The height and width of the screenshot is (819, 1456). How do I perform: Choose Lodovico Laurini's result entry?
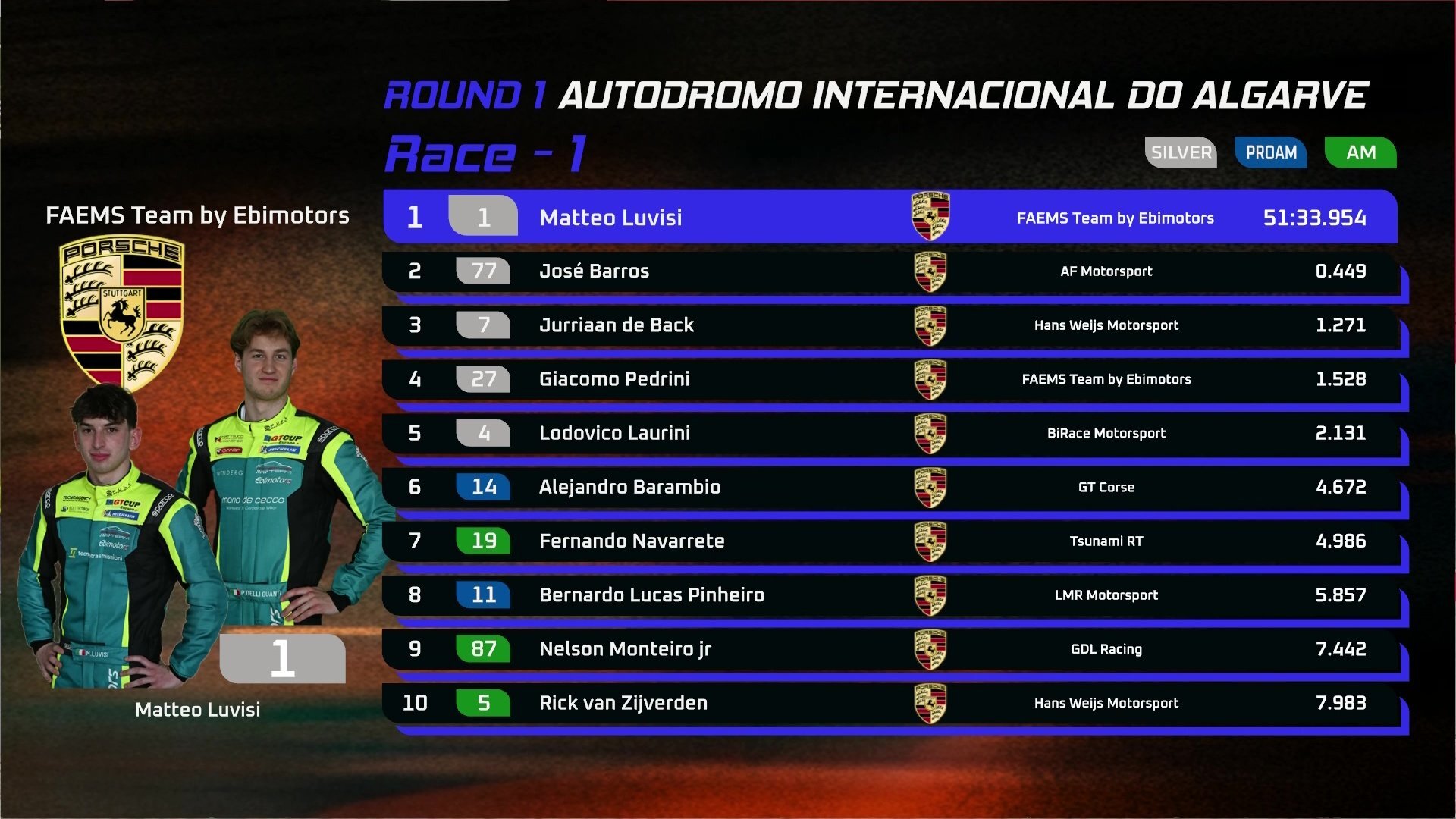pos(889,433)
